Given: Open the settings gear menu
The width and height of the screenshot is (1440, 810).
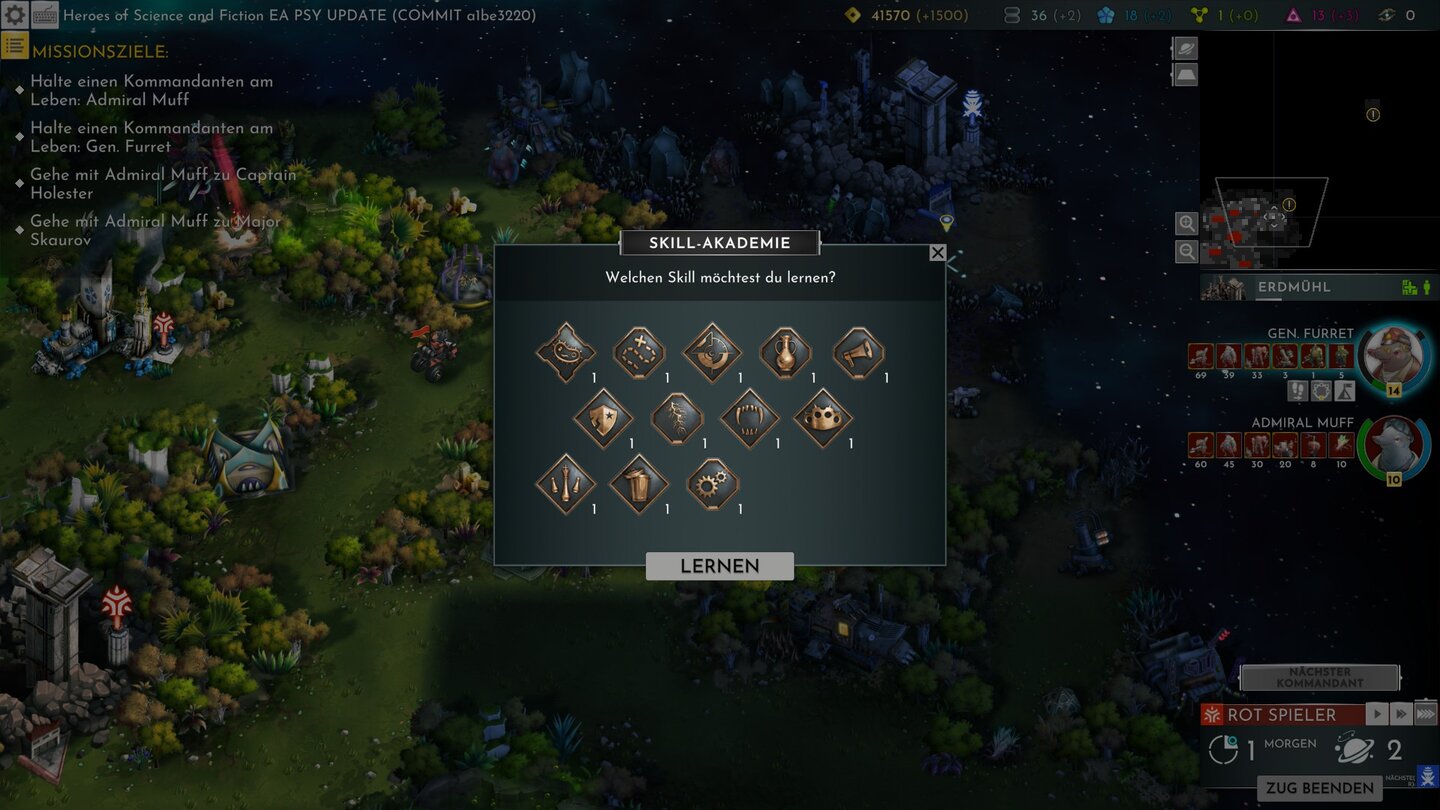Looking at the screenshot, I should [15, 15].
